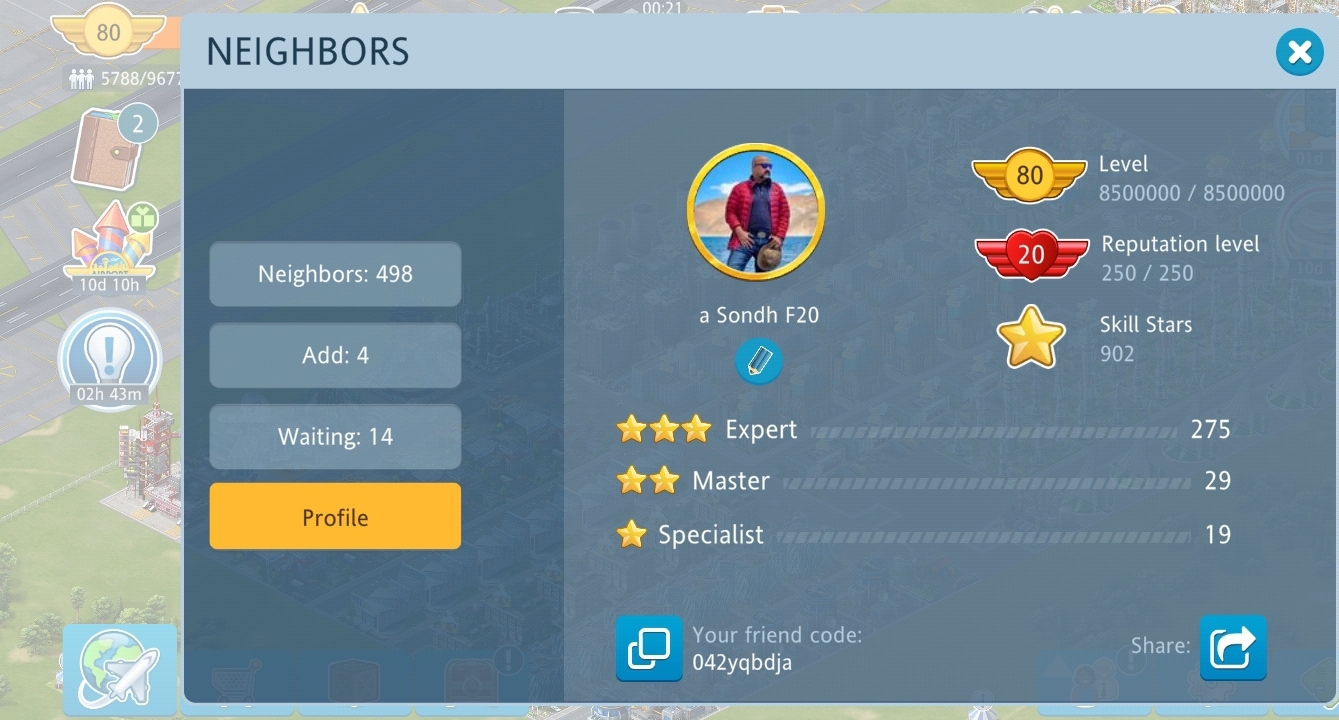Click the player avatar picture

click(756, 211)
